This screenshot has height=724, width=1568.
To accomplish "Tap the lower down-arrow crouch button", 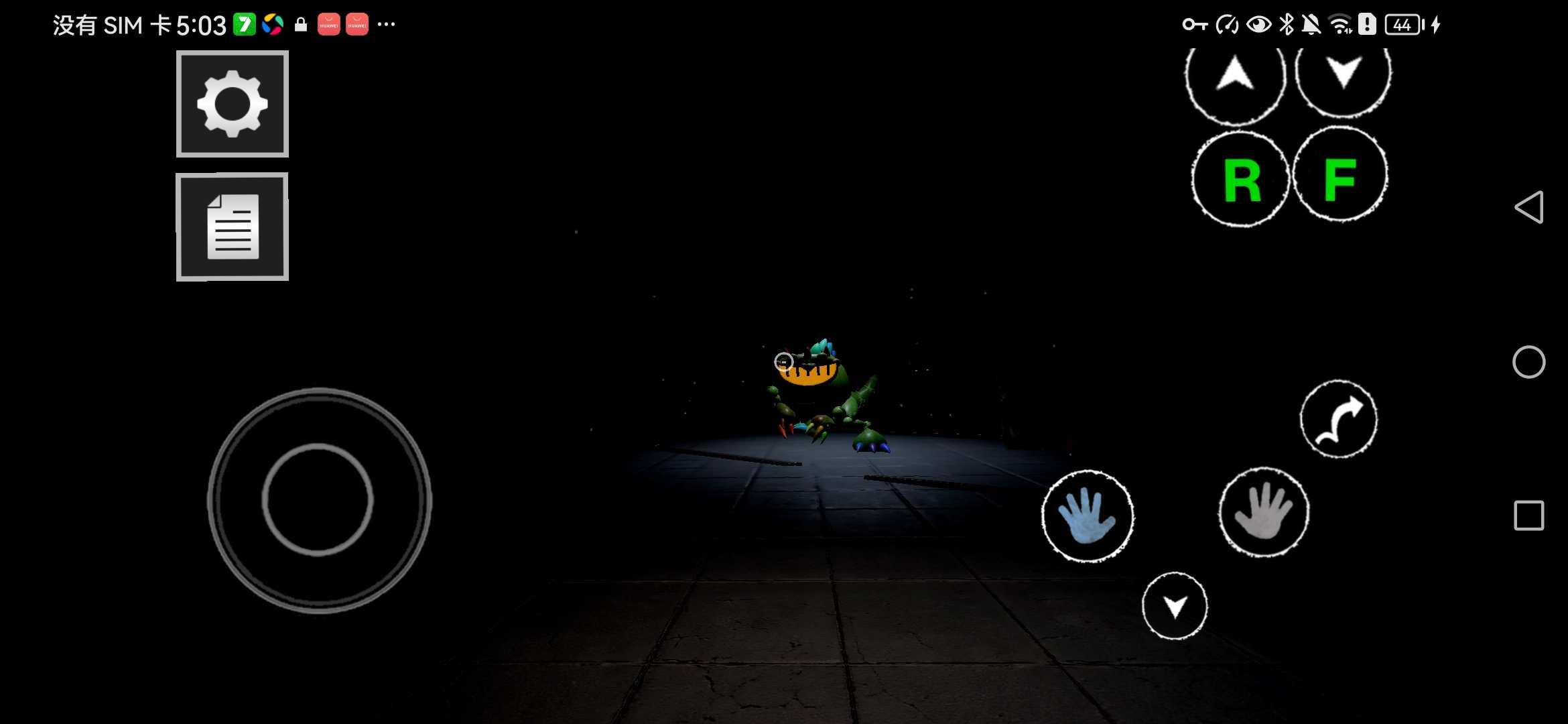I will 1175,606.
